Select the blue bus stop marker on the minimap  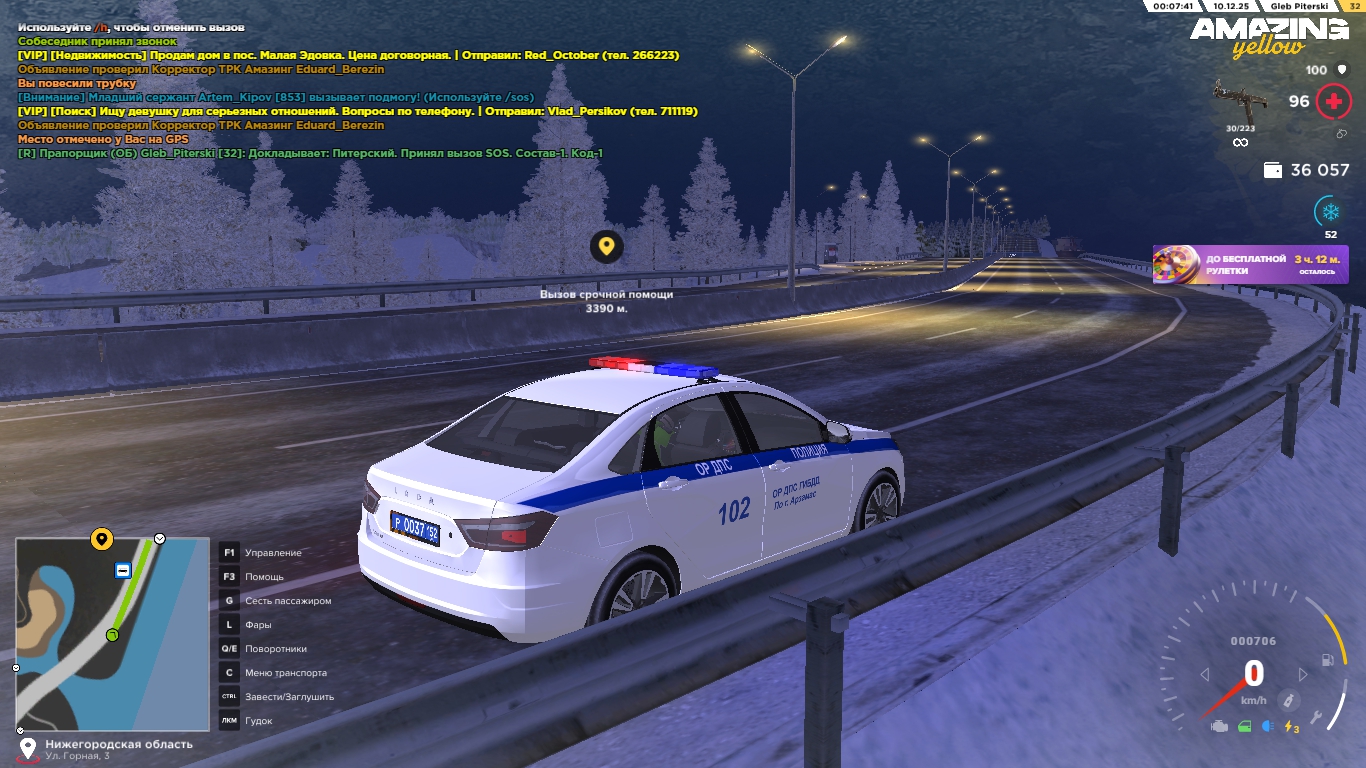[x=122, y=570]
